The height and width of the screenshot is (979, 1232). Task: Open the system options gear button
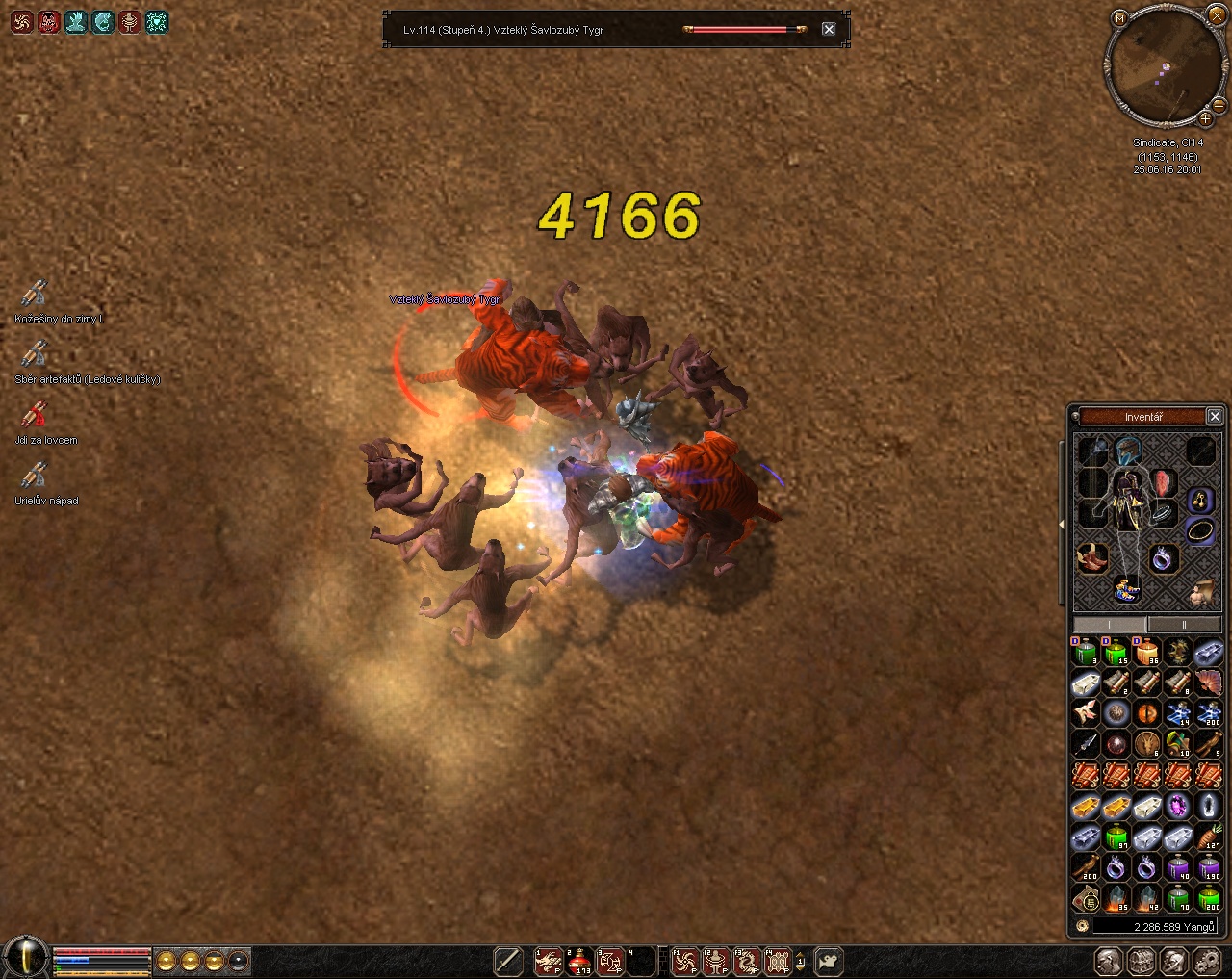click(1207, 961)
